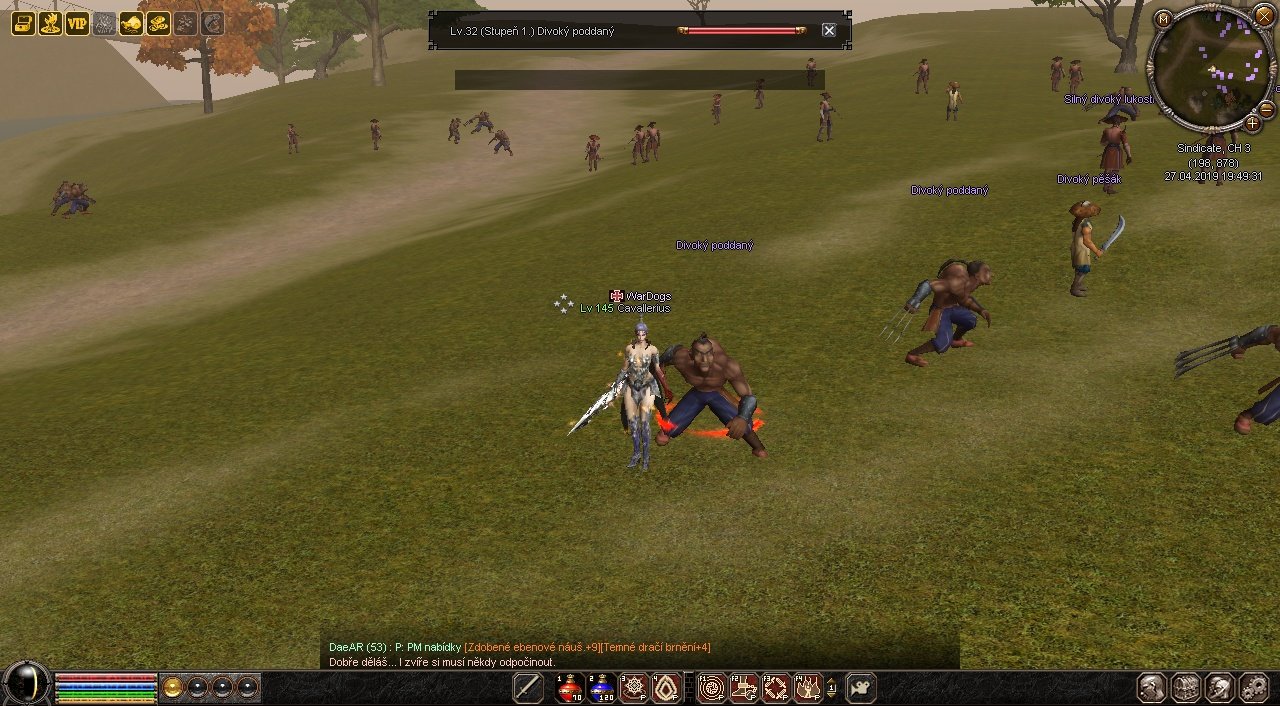The image size is (1280, 706).
Task: Zoom in the minimap with plus
Action: pyautogui.click(x=1252, y=124)
